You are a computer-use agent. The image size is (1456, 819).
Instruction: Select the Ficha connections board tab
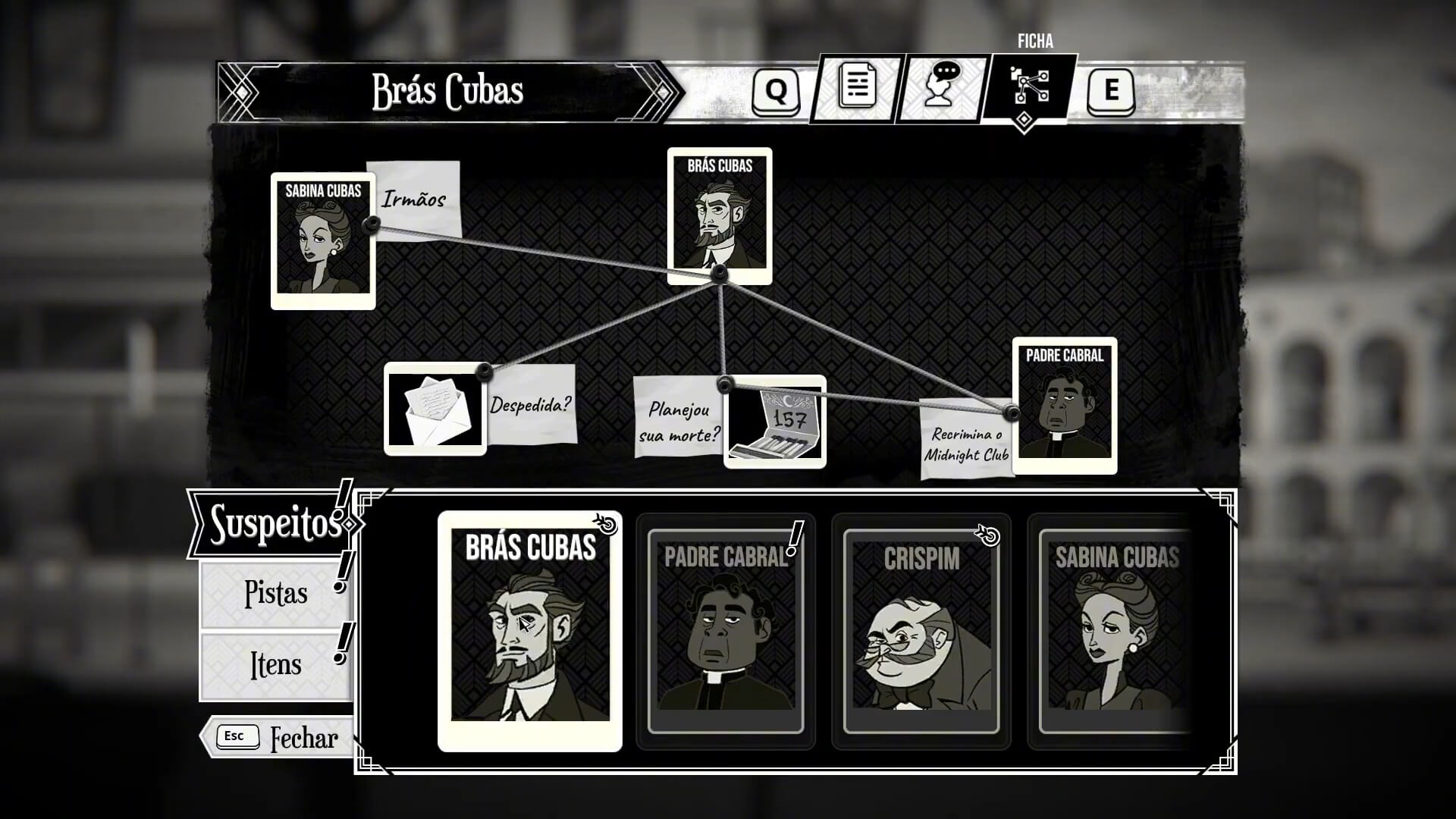pos(1029,88)
